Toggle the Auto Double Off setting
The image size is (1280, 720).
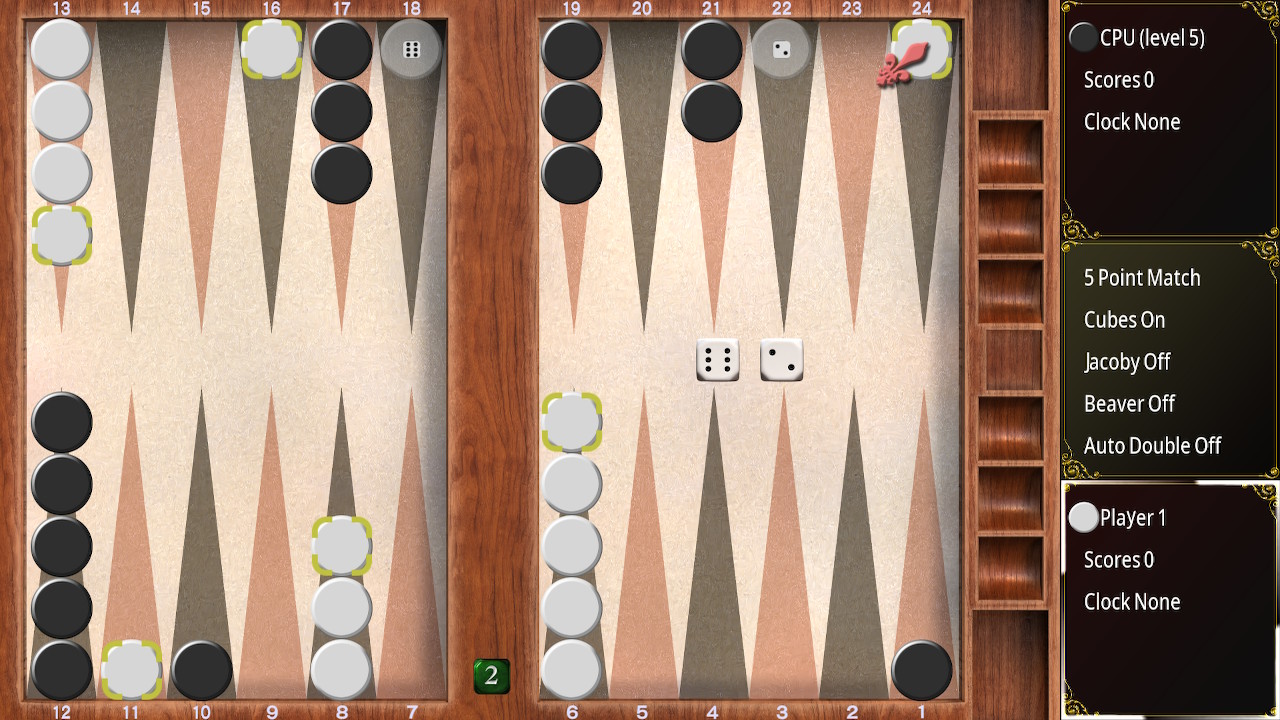1153,446
